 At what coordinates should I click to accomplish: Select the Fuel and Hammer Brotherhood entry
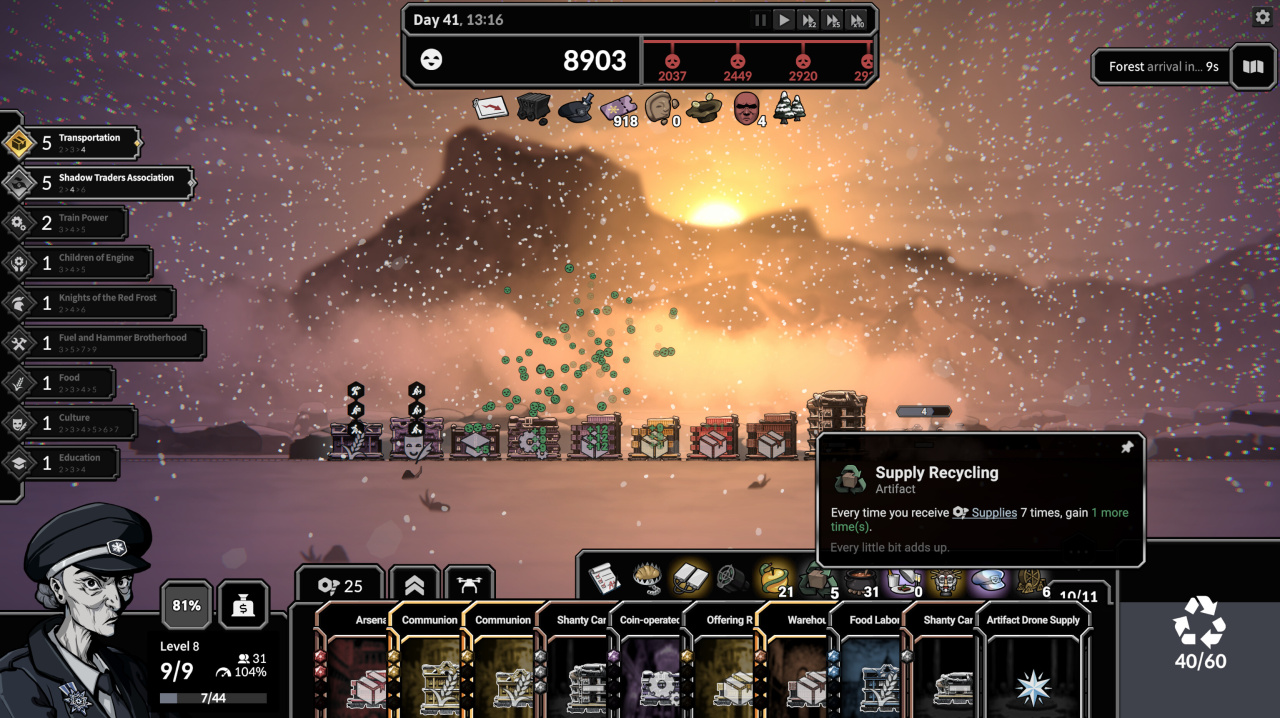pyautogui.click(x=104, y=343)
